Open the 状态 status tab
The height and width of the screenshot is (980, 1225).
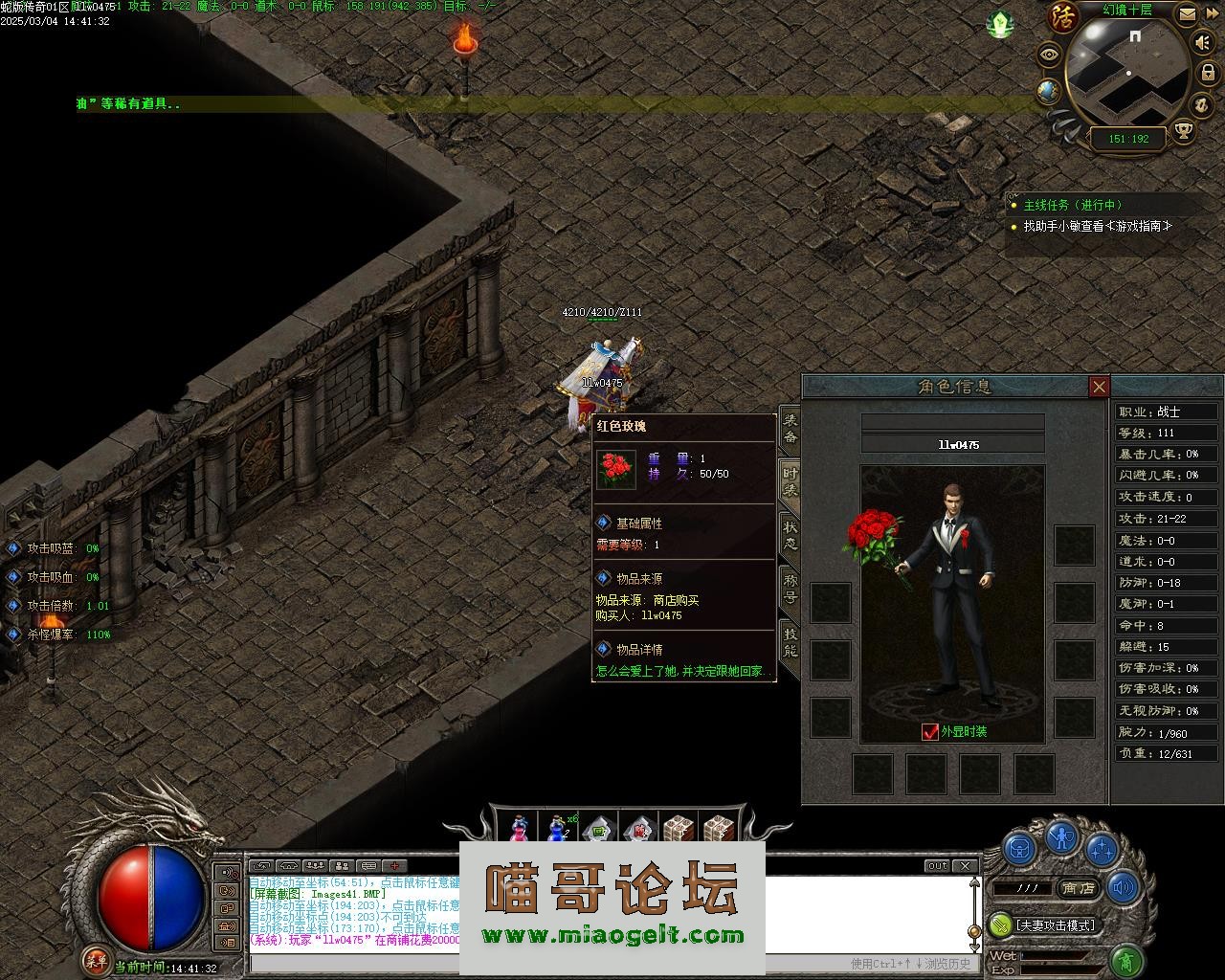[x=790, y=536]
